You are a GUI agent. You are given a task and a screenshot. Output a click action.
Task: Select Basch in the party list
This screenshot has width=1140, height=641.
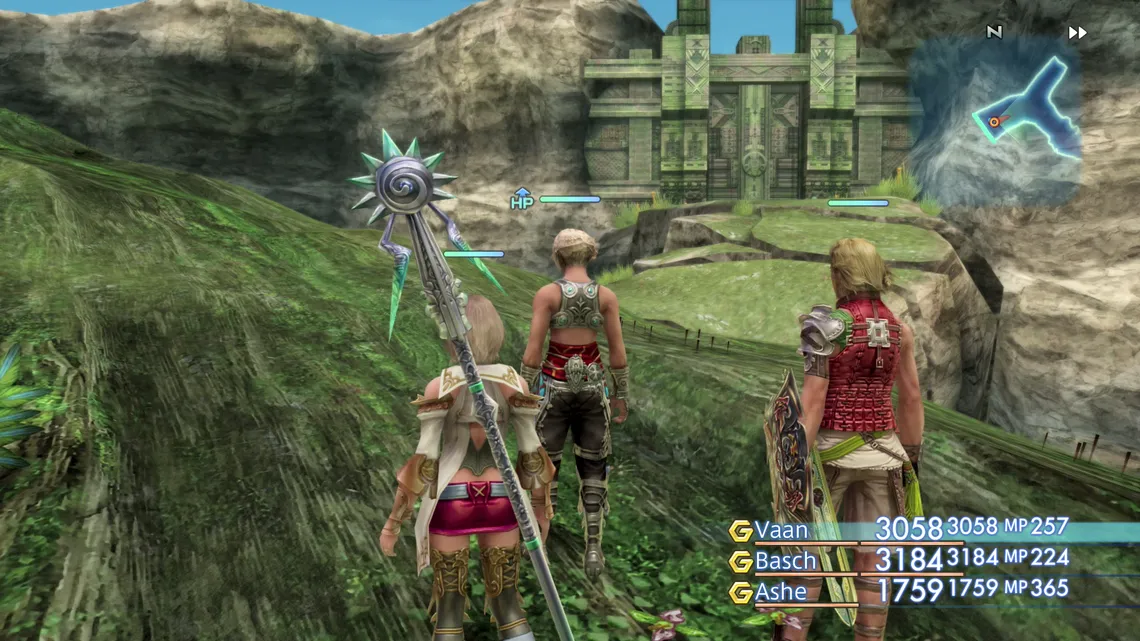785,561
